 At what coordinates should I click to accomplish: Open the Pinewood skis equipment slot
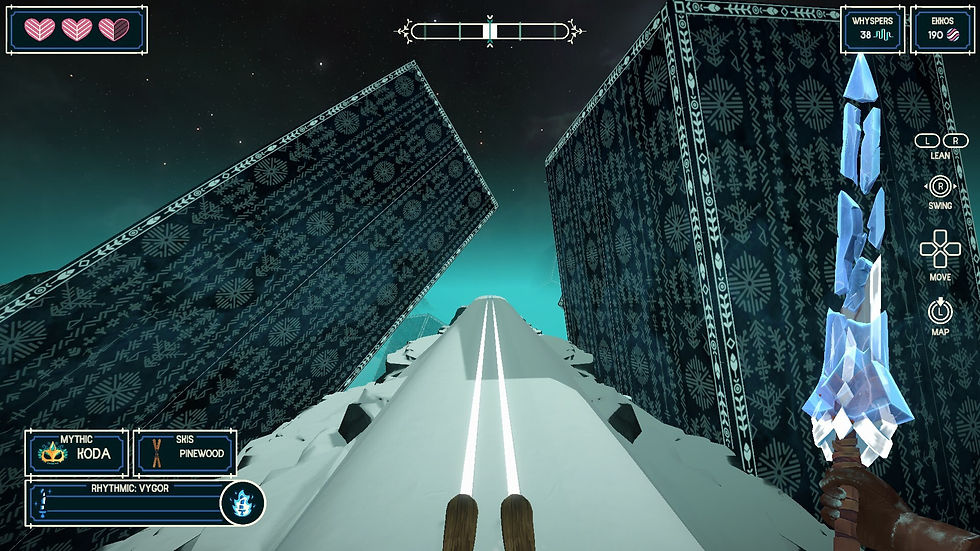pos(185,453)
